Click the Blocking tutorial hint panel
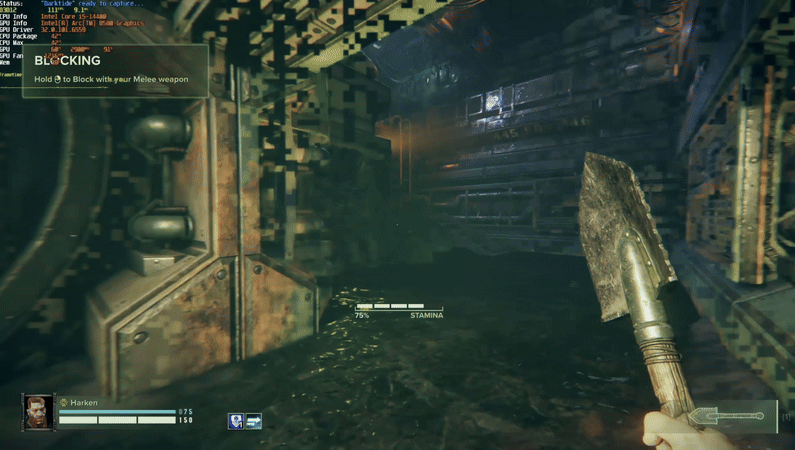795x450 pixels. click(x=118, y=70)
